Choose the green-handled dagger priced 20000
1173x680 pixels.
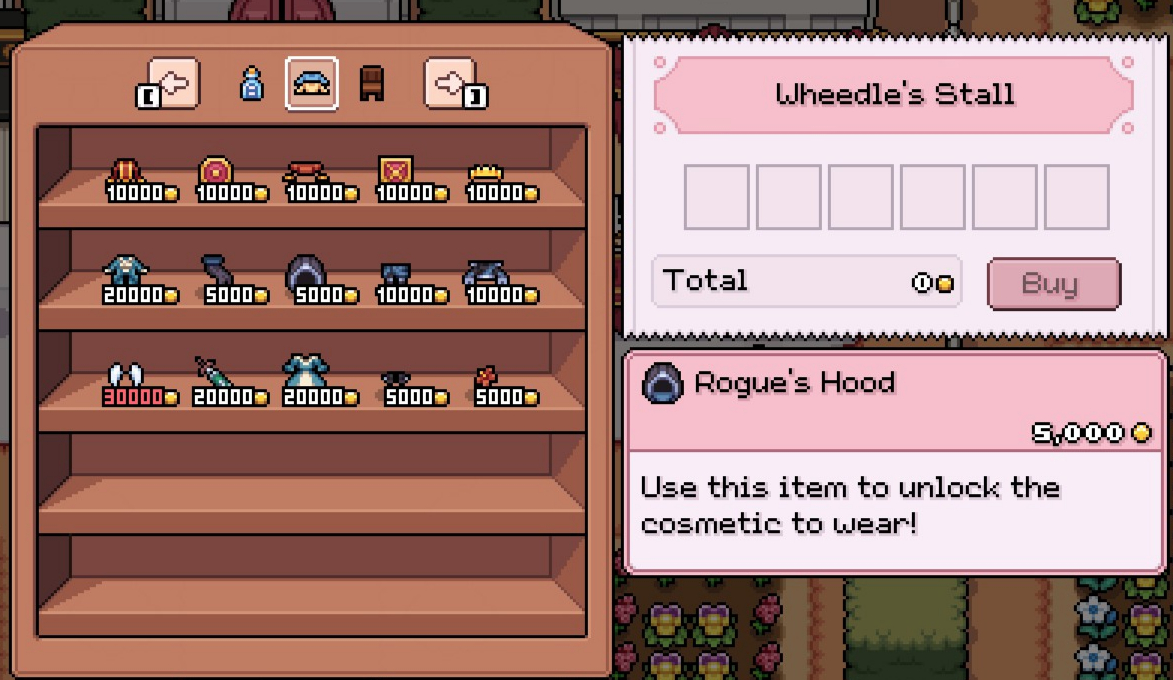tap(214, 374)
